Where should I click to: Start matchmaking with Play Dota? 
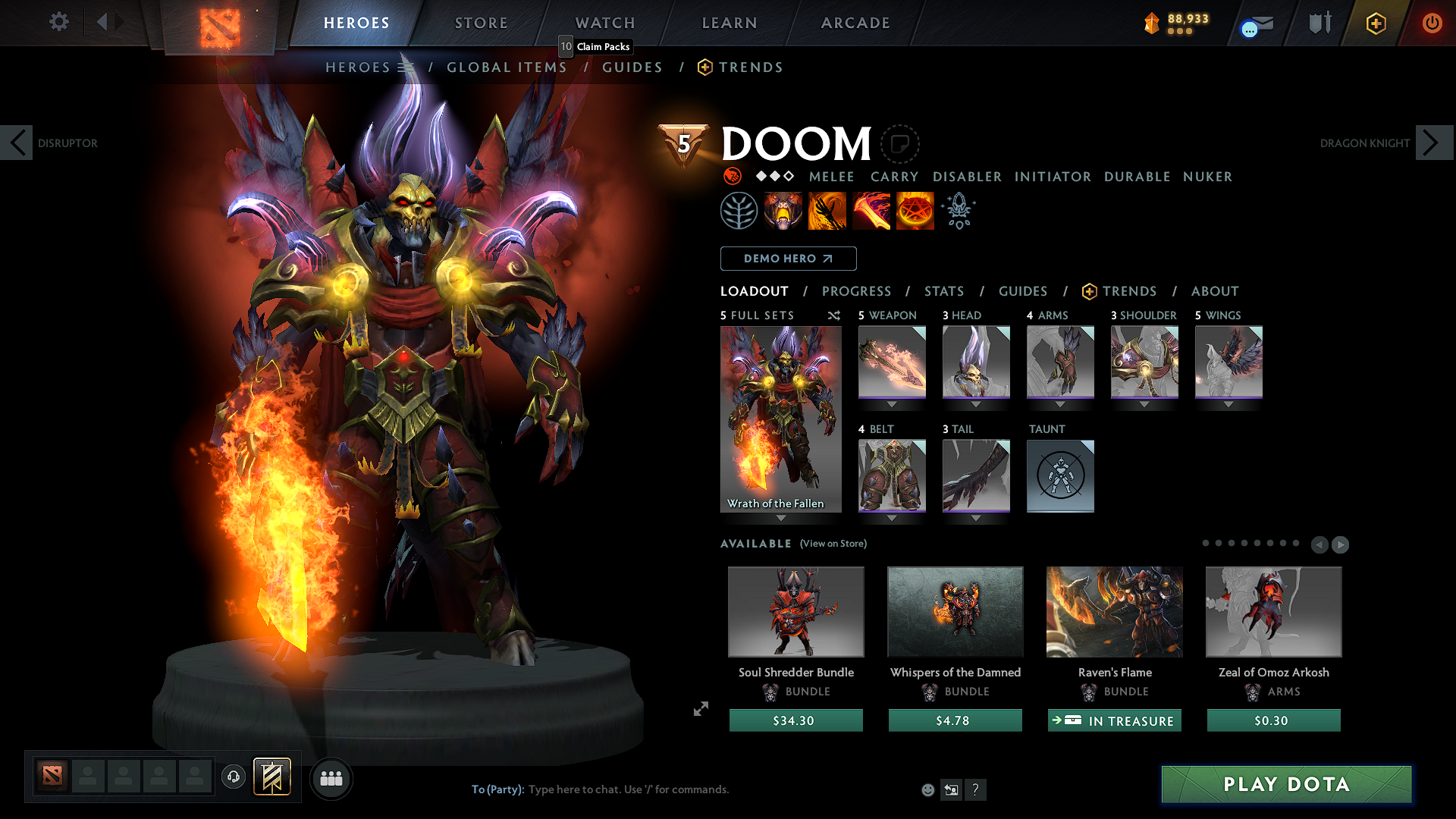point(1286,784)
